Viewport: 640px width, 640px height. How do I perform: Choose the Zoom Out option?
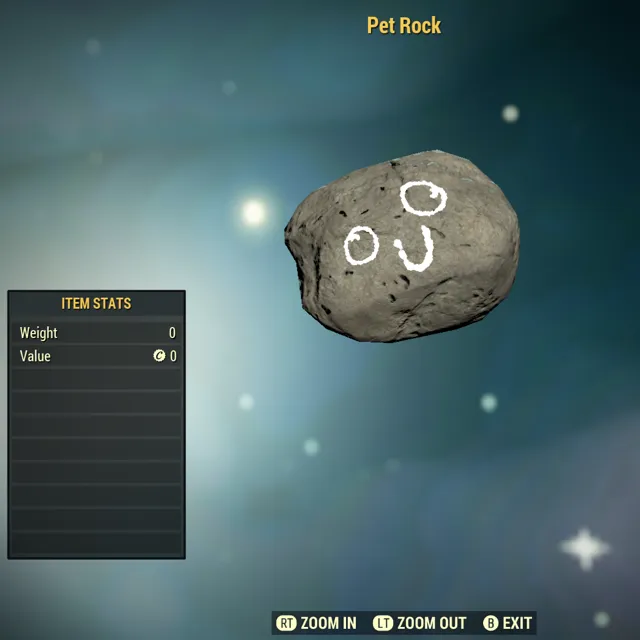[x=420, y=623]
